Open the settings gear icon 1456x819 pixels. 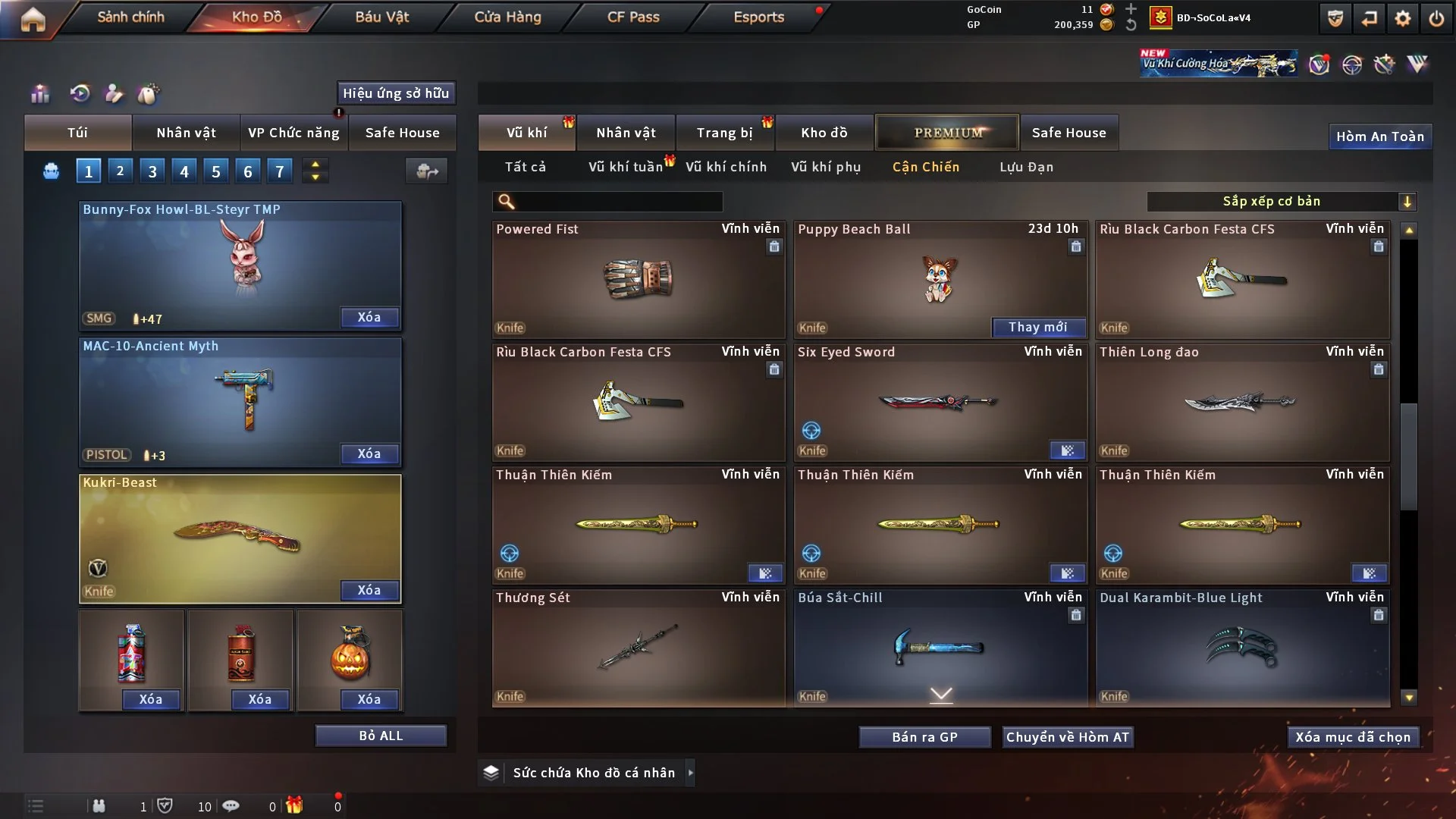(1402, 17)
